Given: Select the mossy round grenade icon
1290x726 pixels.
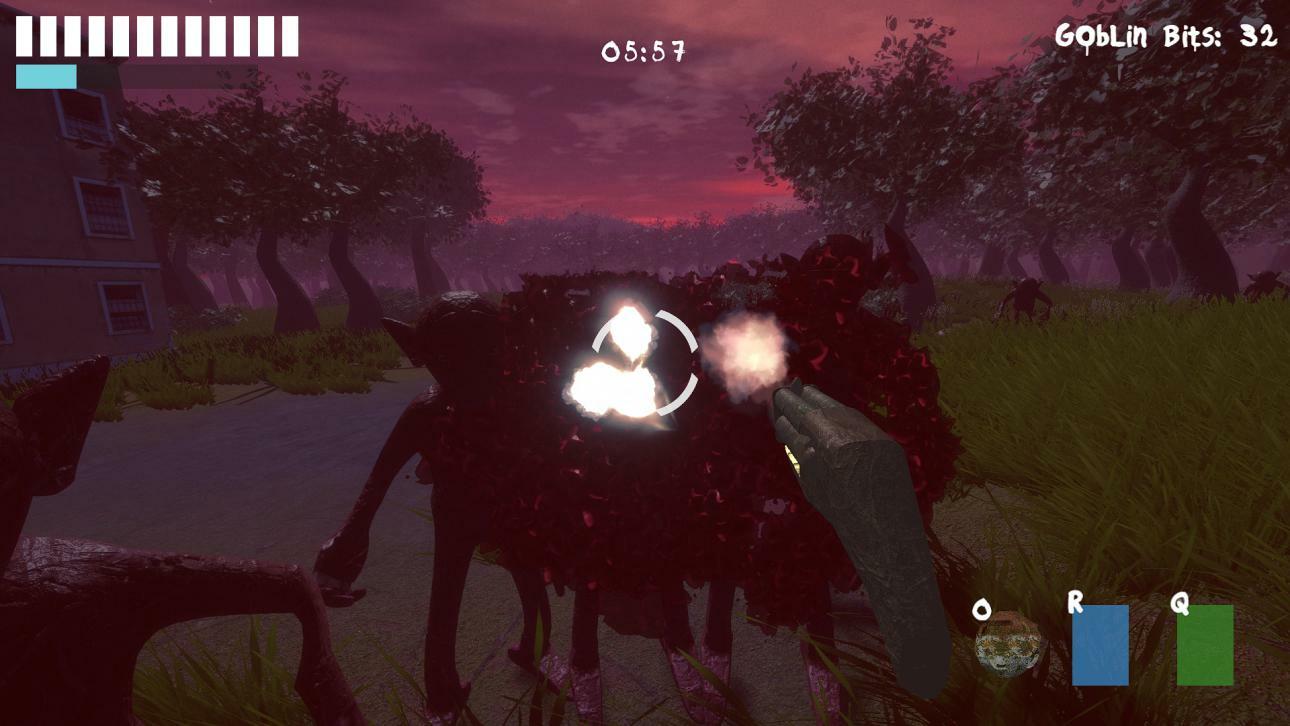Looking at the screenshot, I should pos(1007,645).
